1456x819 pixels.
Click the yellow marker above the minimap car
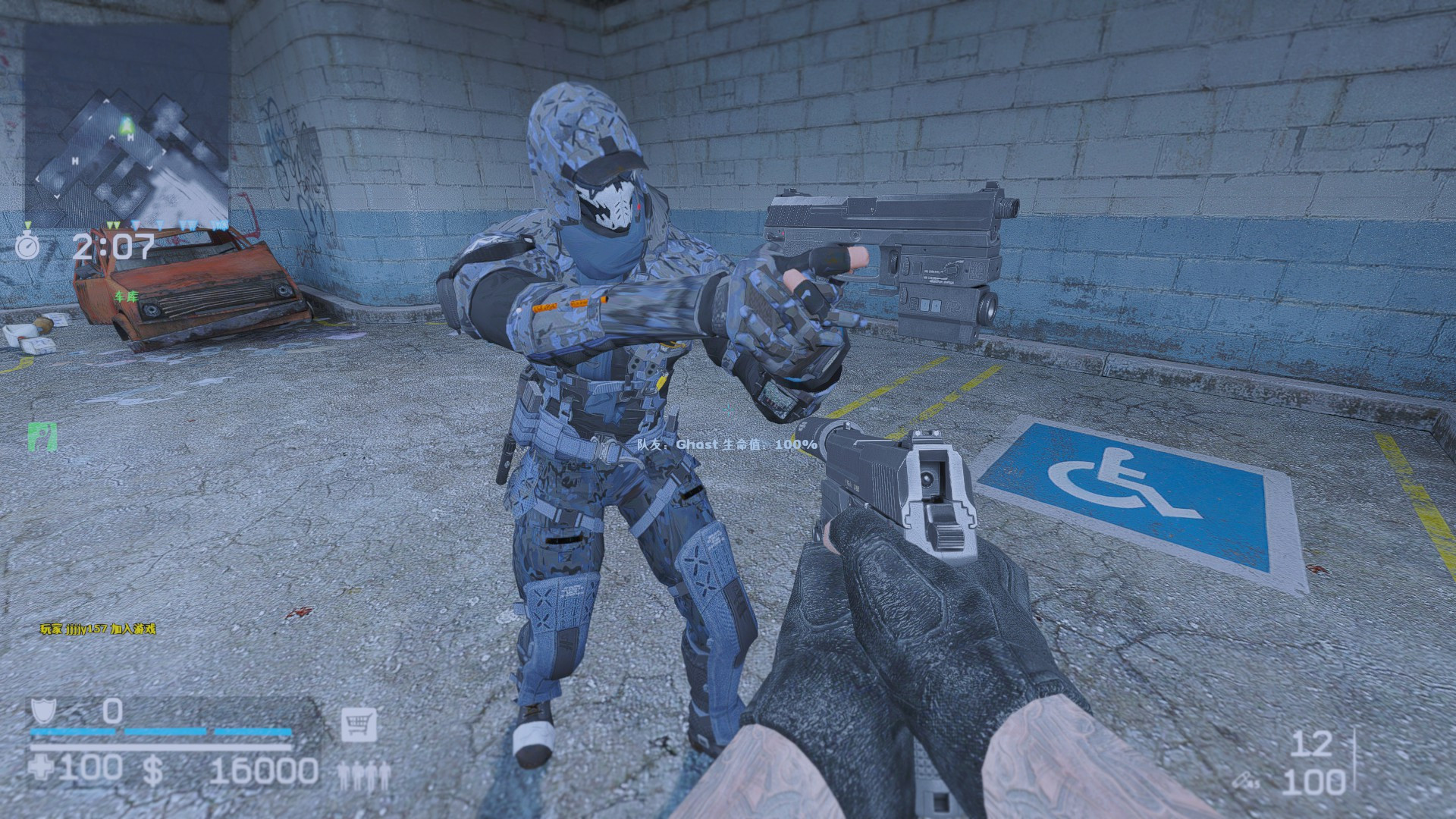pos(114,224)
